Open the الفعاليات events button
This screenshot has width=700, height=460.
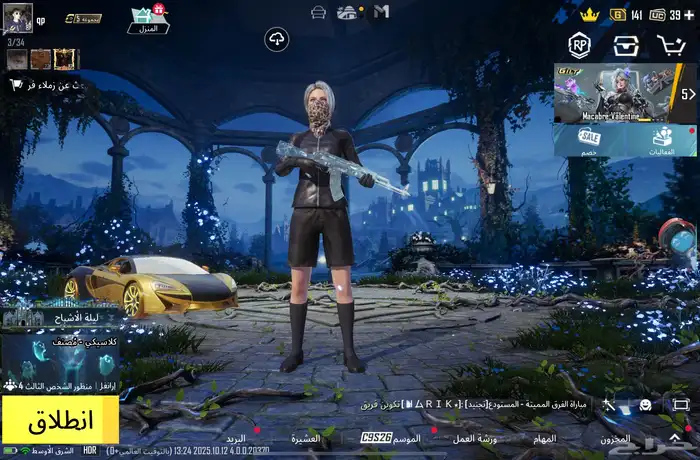pyautogui.click(x=662, y=141)
